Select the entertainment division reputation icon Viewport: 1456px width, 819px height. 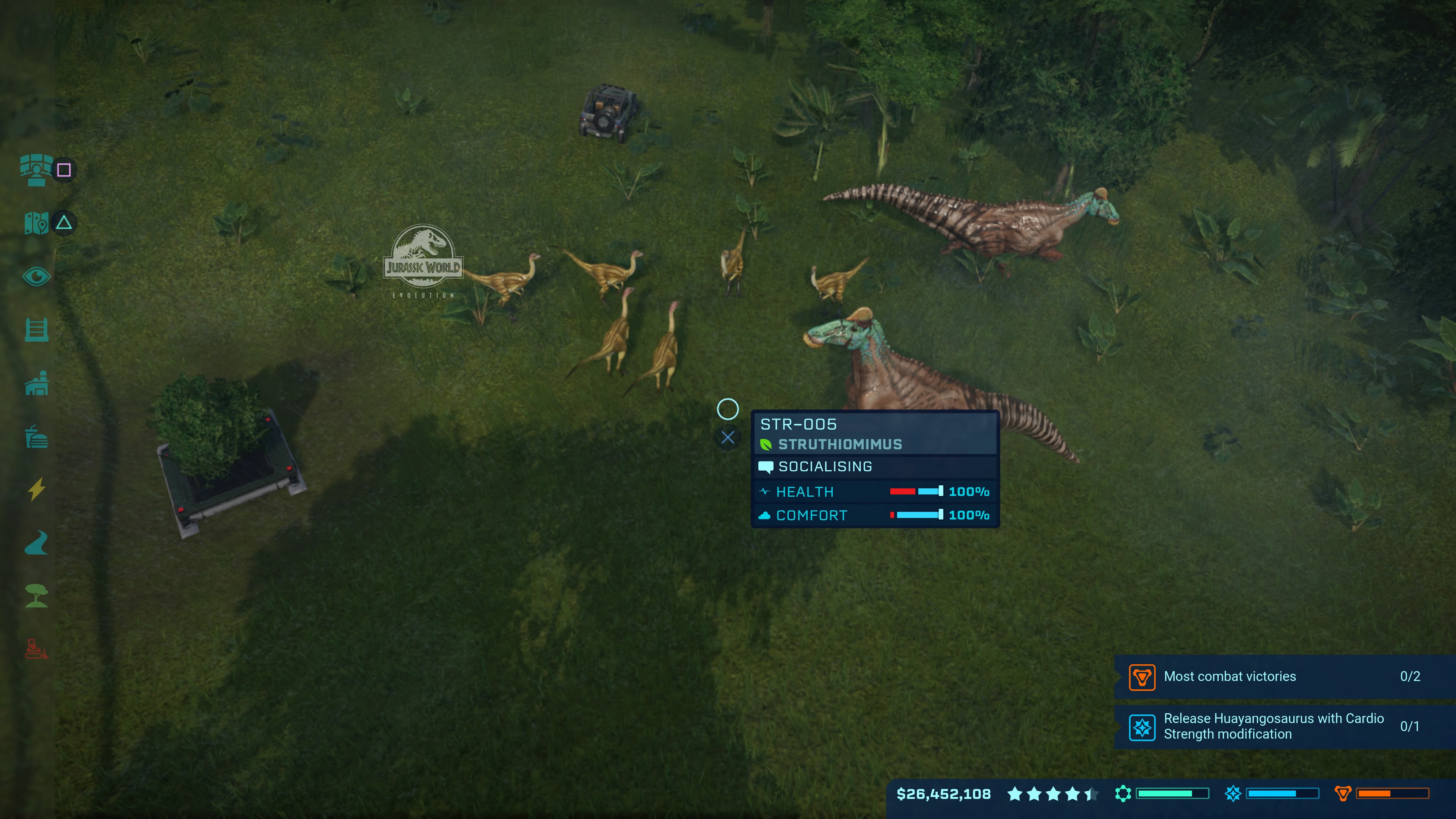coord(1123,794)
